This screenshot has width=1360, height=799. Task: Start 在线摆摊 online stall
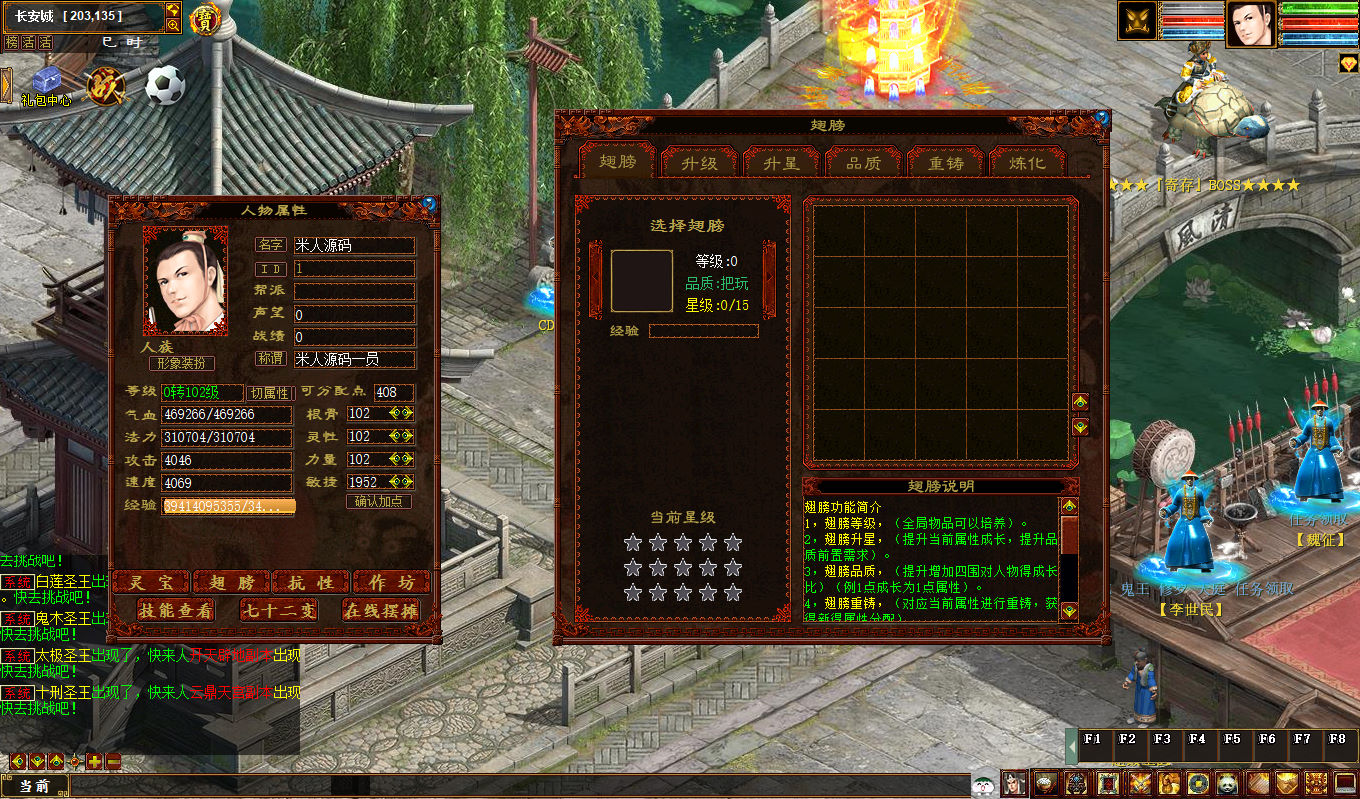pos(381,610)
